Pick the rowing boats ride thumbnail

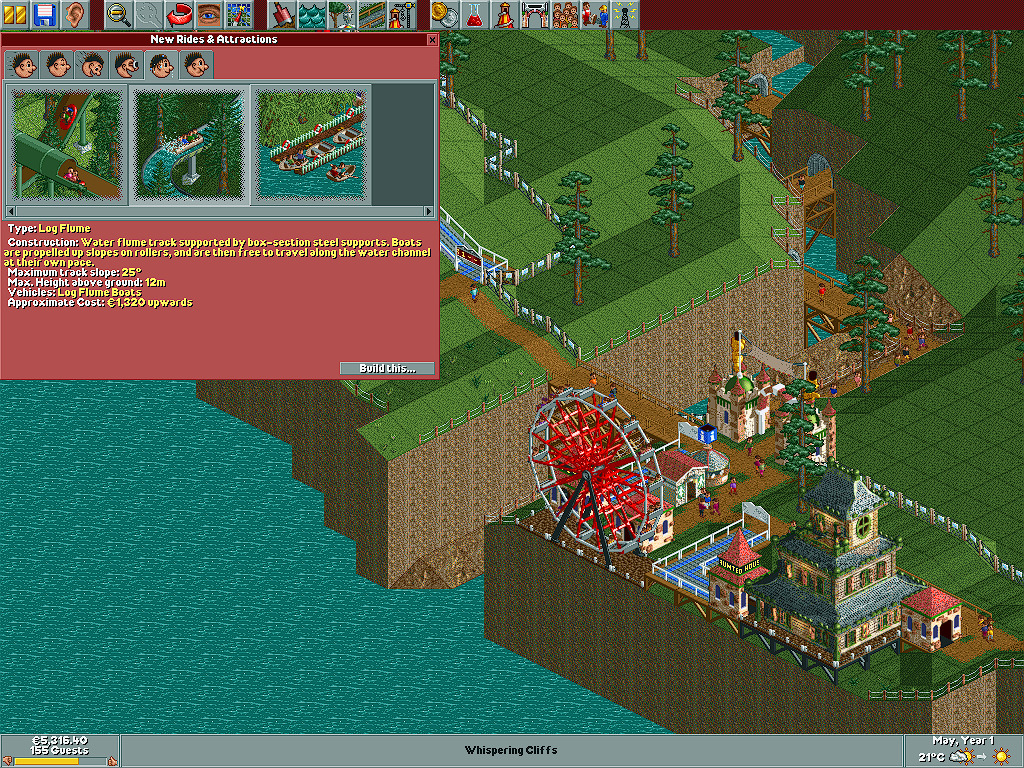pyautogui.click(x=310, y=143)
